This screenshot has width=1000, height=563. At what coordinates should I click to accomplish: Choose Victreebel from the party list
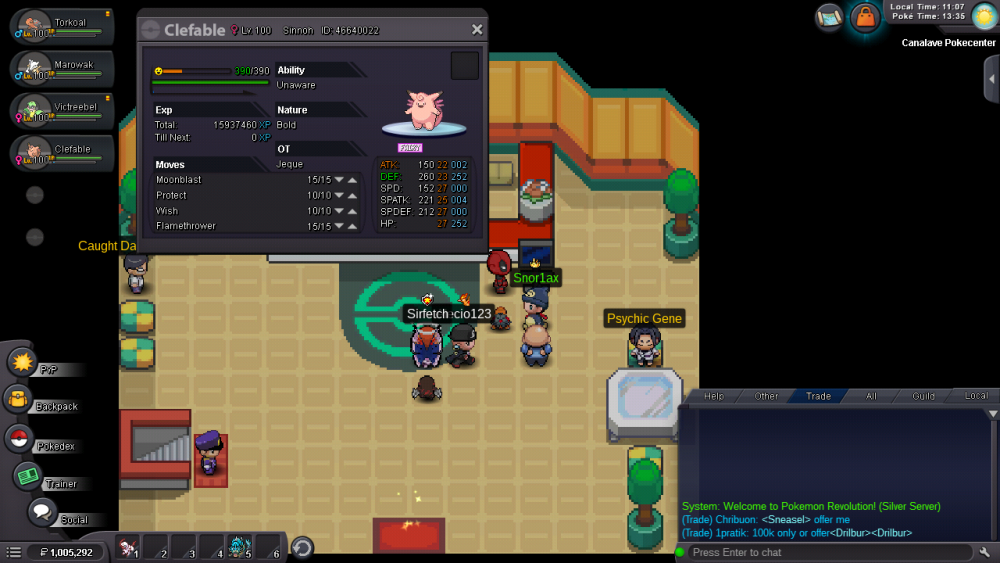point(62,109)
